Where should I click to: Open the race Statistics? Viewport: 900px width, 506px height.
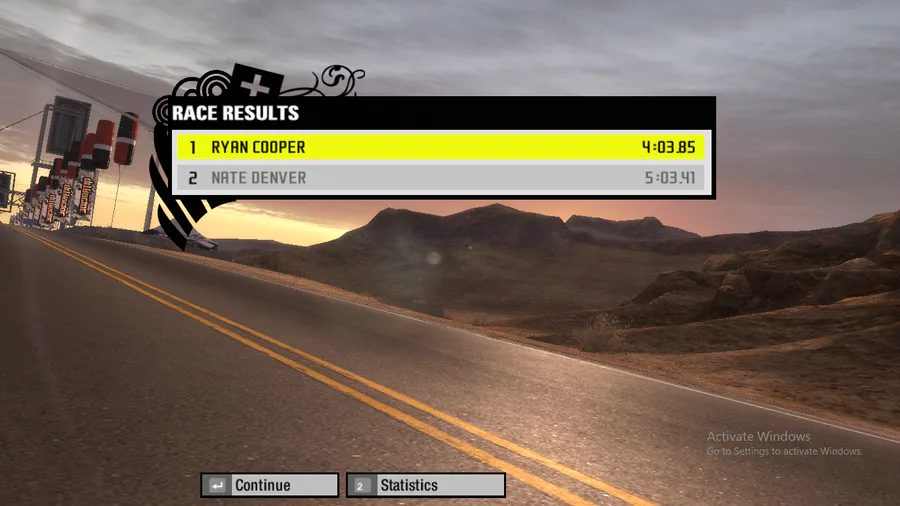(425, 485)
